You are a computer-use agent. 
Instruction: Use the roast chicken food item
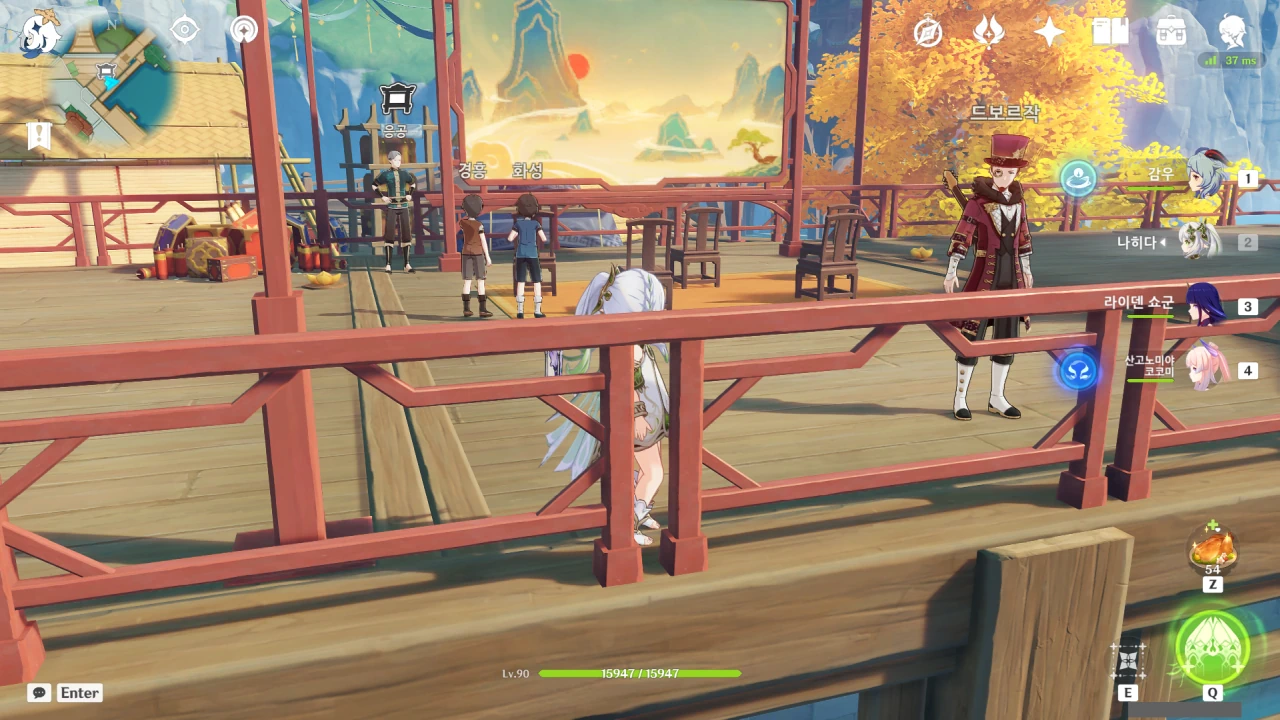(1212, 549)
